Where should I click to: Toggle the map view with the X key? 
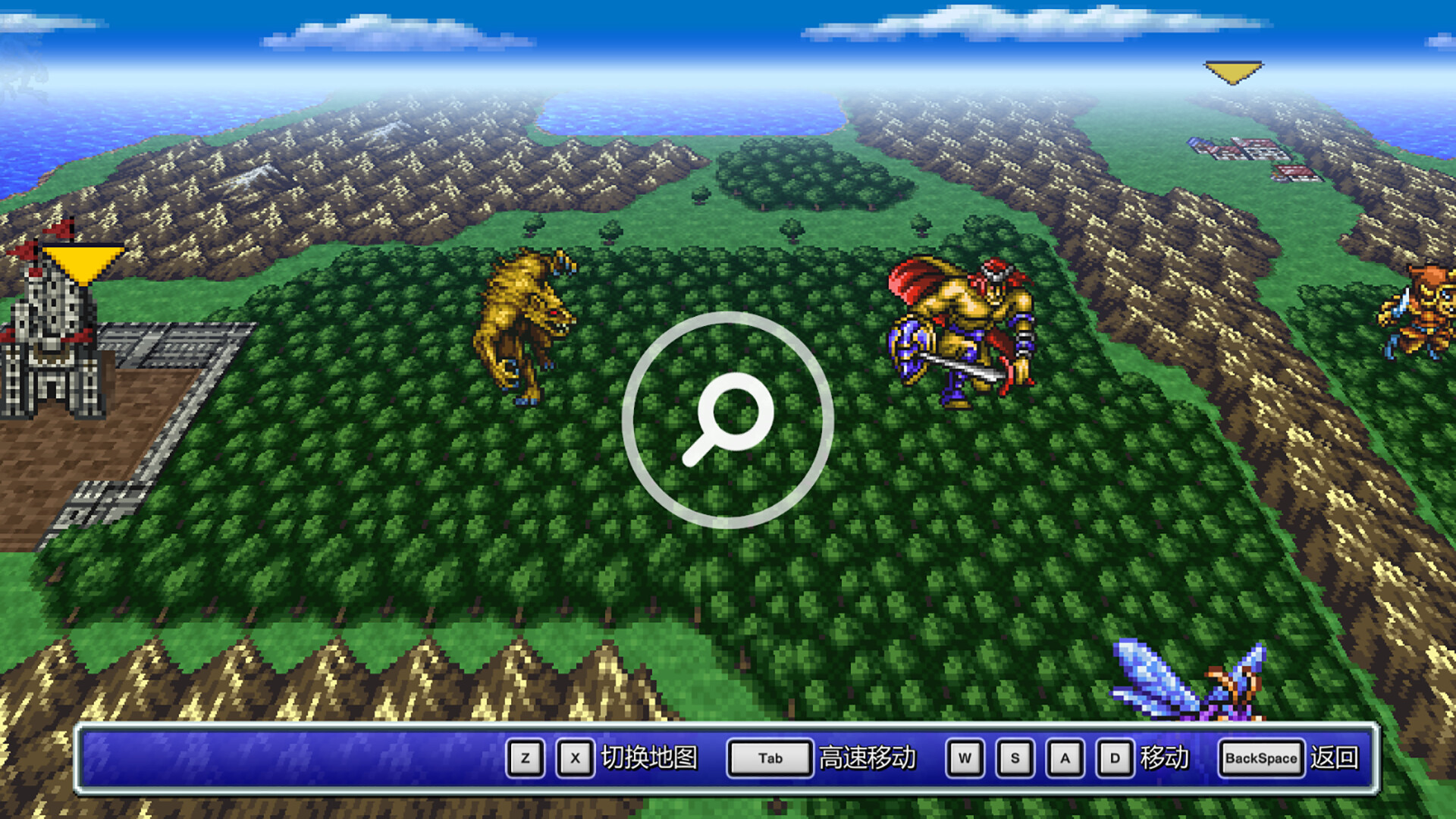click(x=574, y=758)
